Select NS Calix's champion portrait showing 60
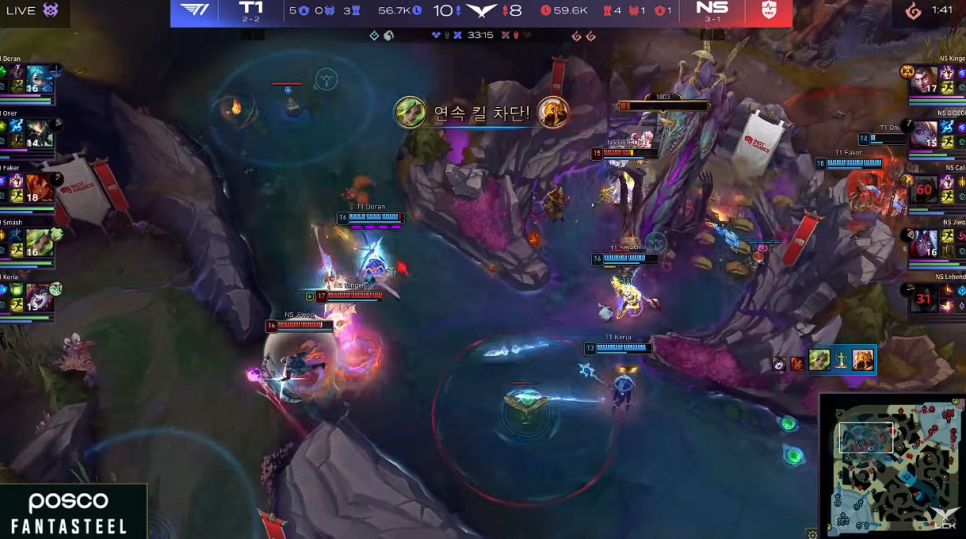Viewport: 966px width, 539px height. pos(924,188)
